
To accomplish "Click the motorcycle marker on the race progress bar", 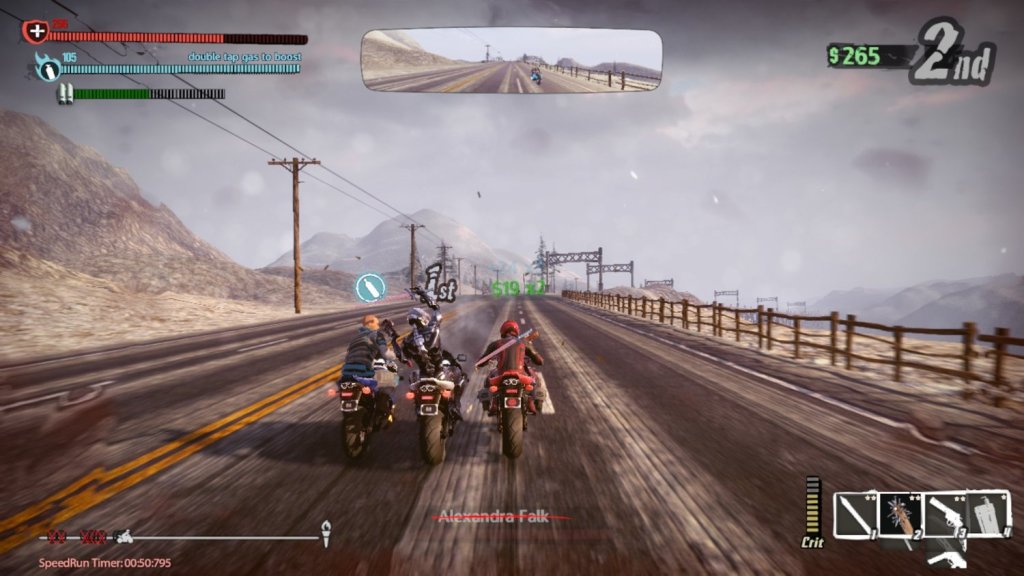I will [124, 537].
